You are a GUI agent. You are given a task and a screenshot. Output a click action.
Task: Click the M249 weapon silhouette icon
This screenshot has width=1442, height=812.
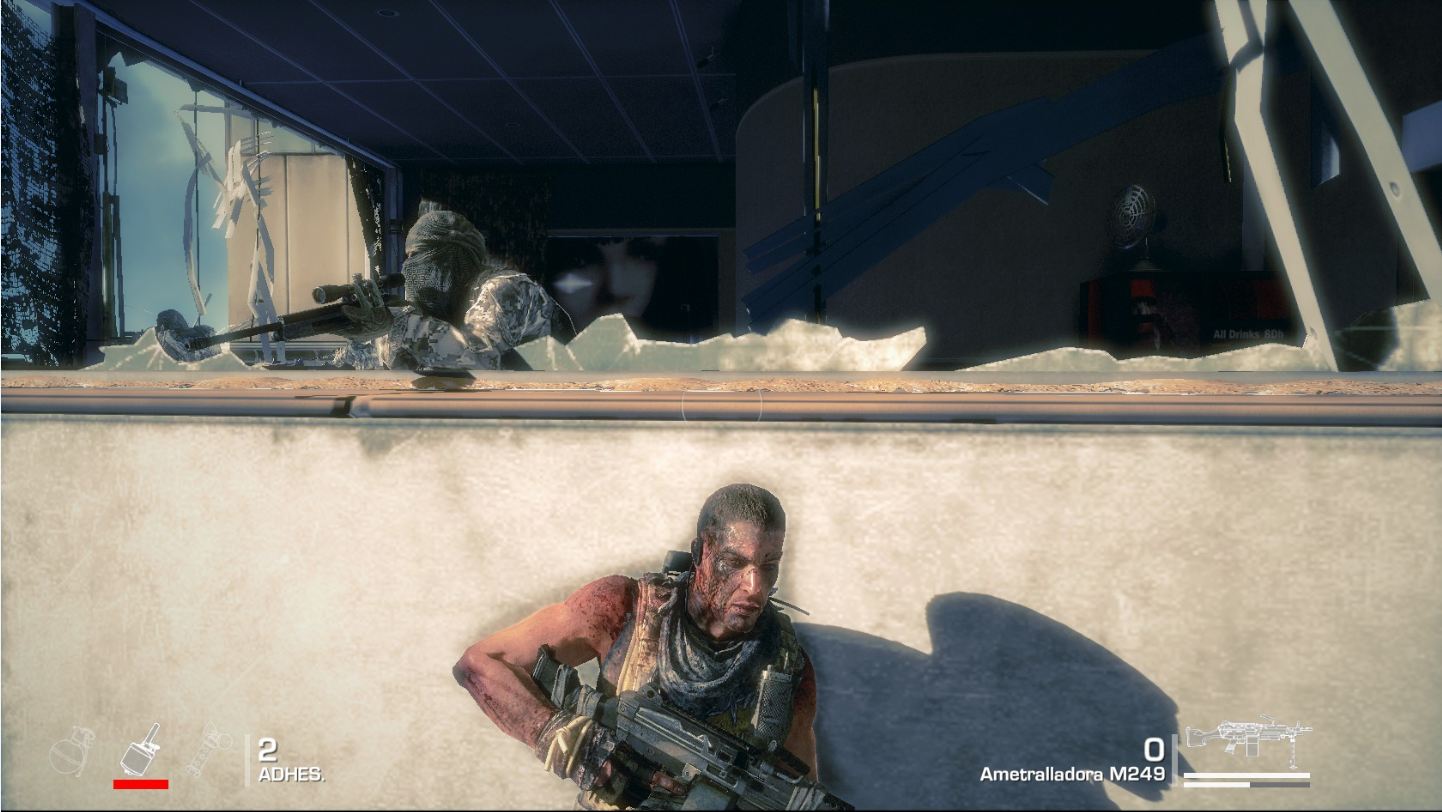(x=1247, y=736)
